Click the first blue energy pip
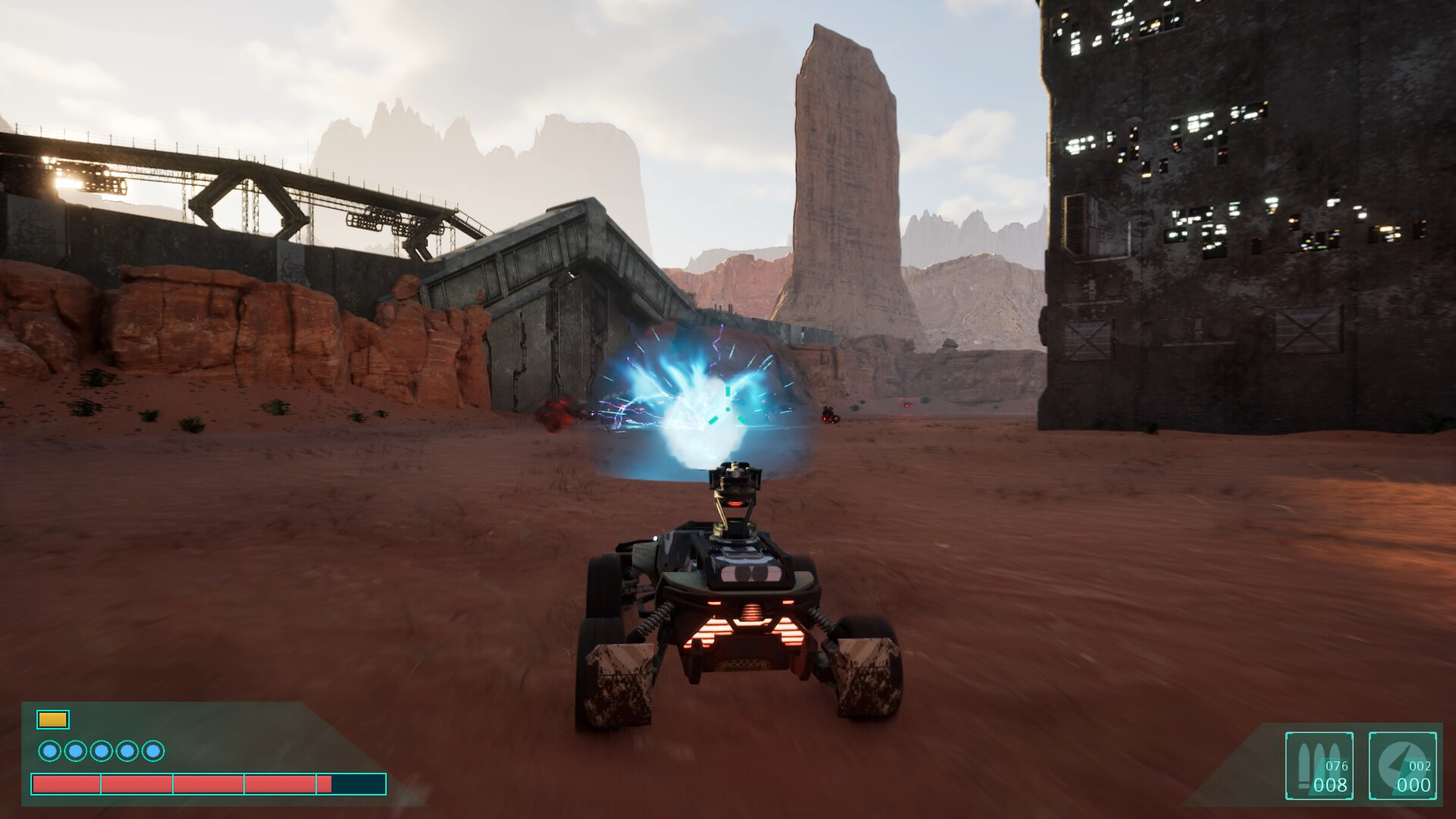The image size is (1456, 819). (52, 751)
